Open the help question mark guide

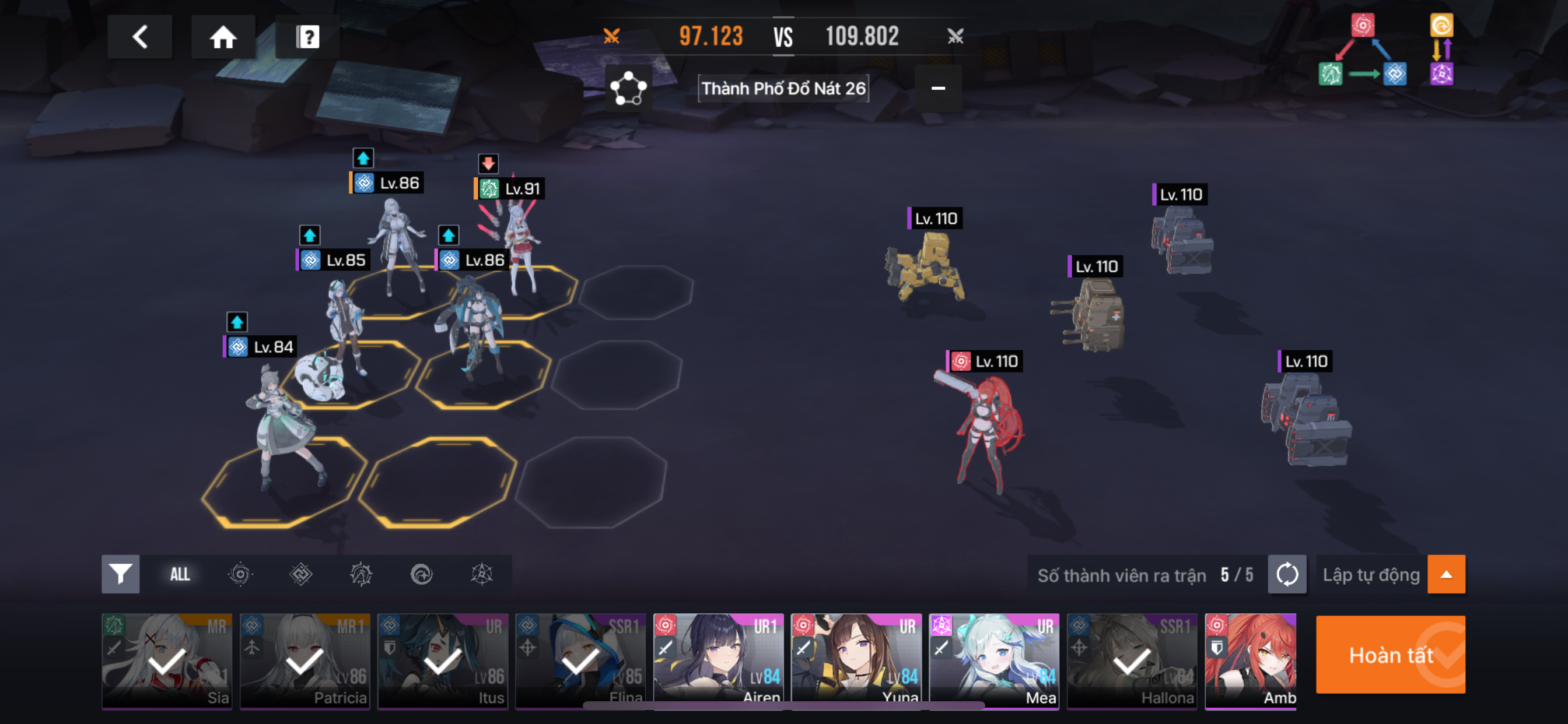(307, 37)
